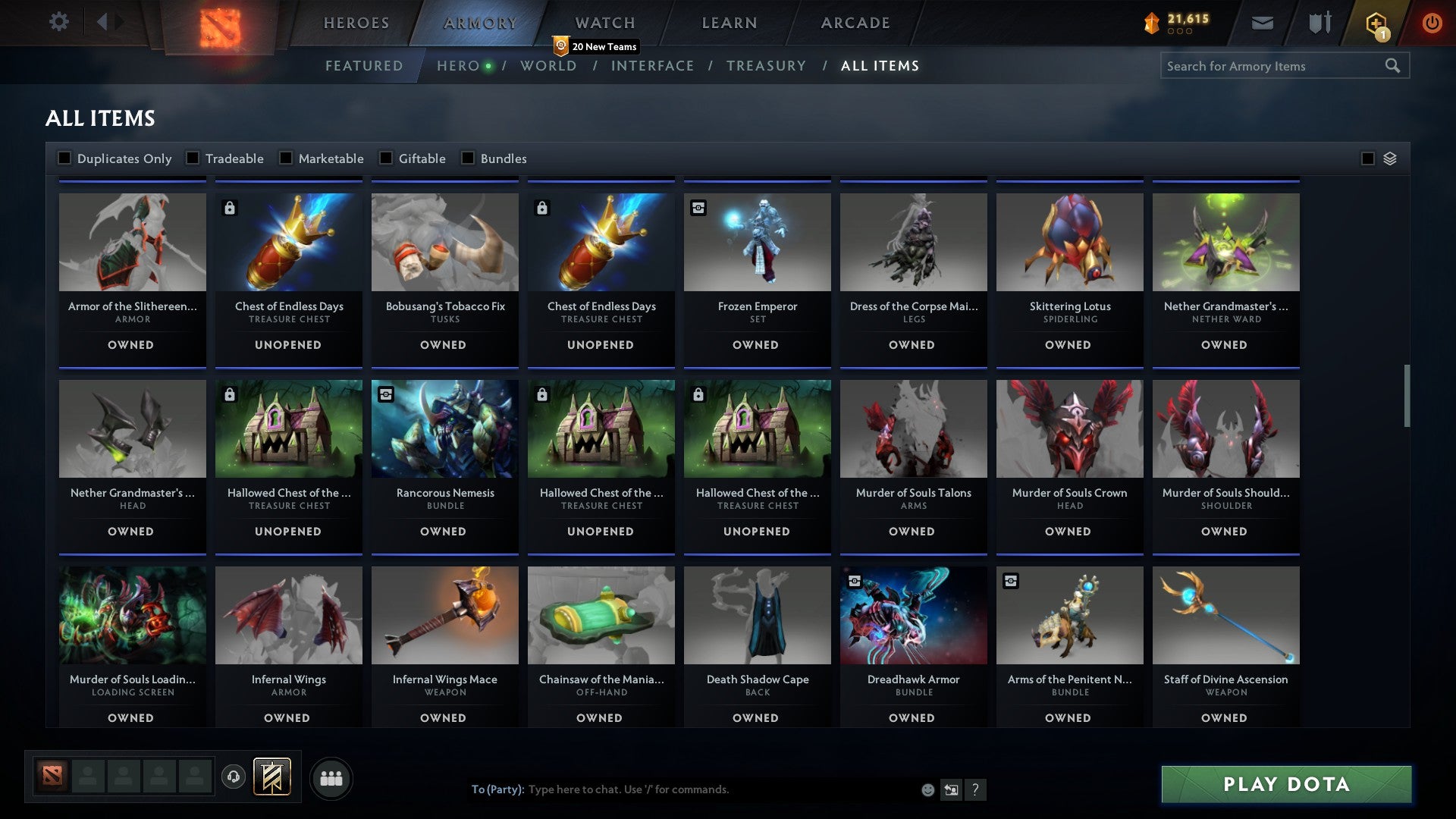Click the voice chat headset icon
The width and height of the screenshot is (1456, 819).
pyautogui.click(x=233, y=777)
